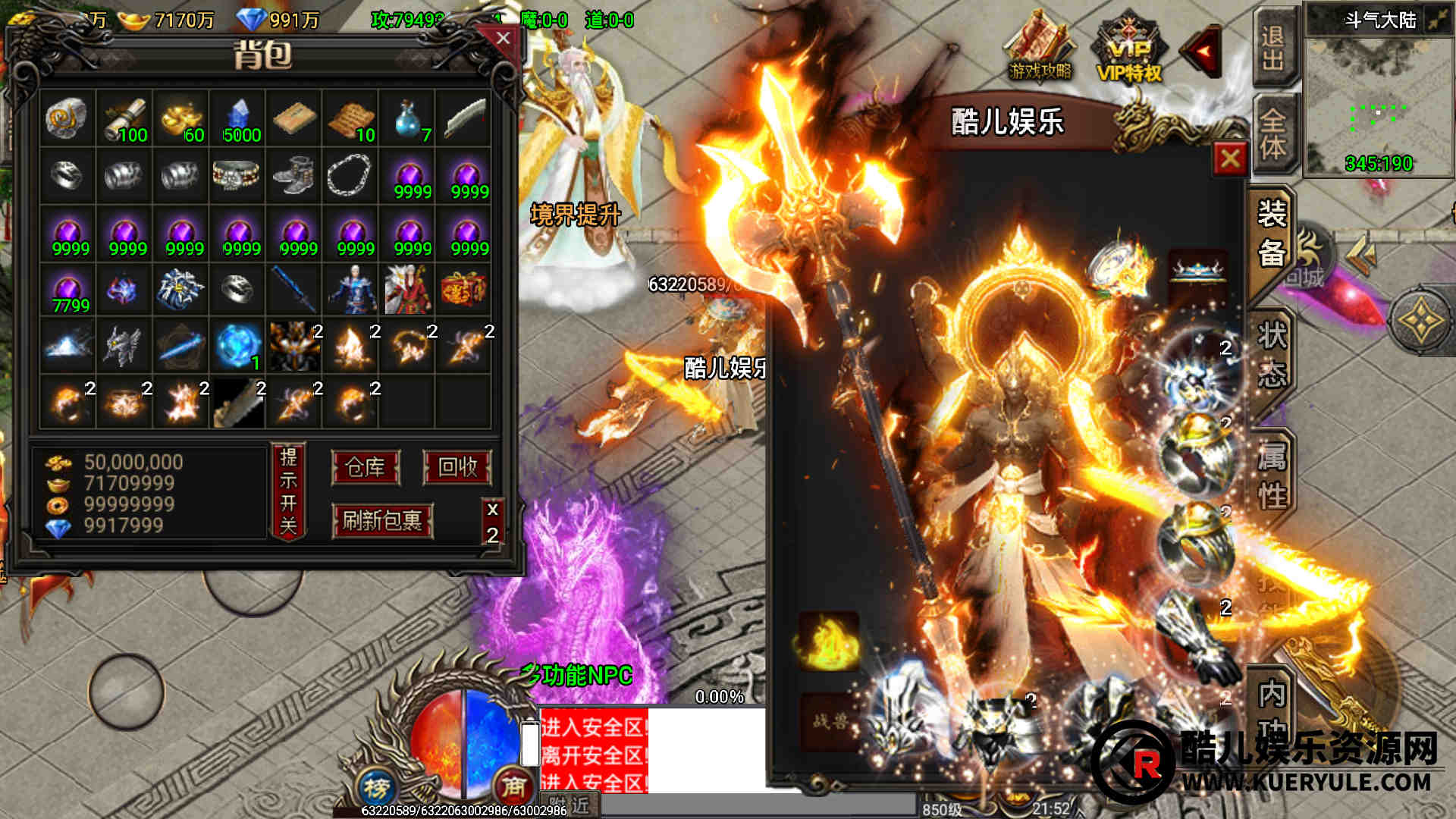The width and height of the screenshot is (1456, 819).
Task: Select the blue potion bottle slot
Action: pyautogui.click(x=409, y=119)
